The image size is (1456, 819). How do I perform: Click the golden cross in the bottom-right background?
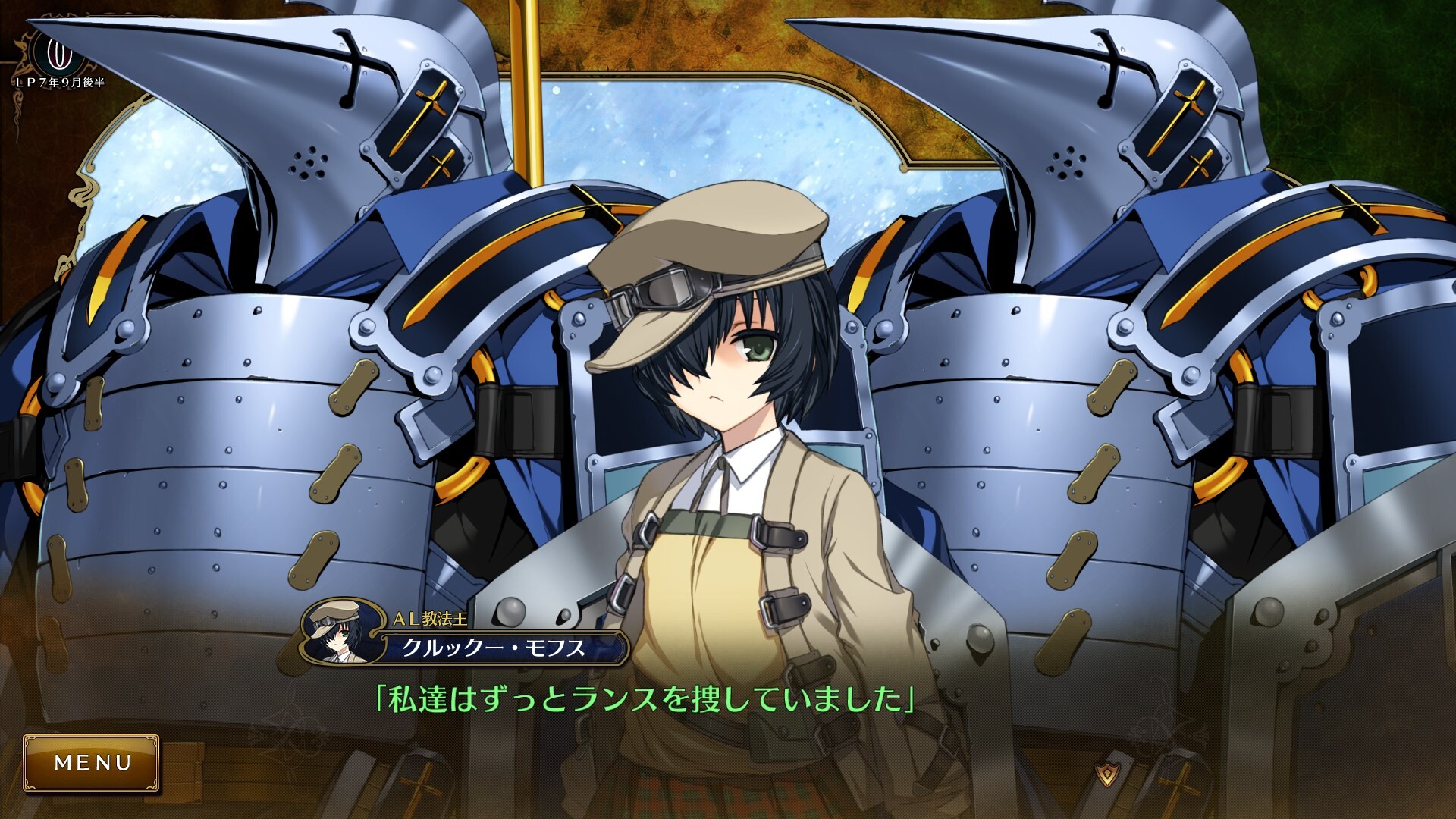point(1180,786)
